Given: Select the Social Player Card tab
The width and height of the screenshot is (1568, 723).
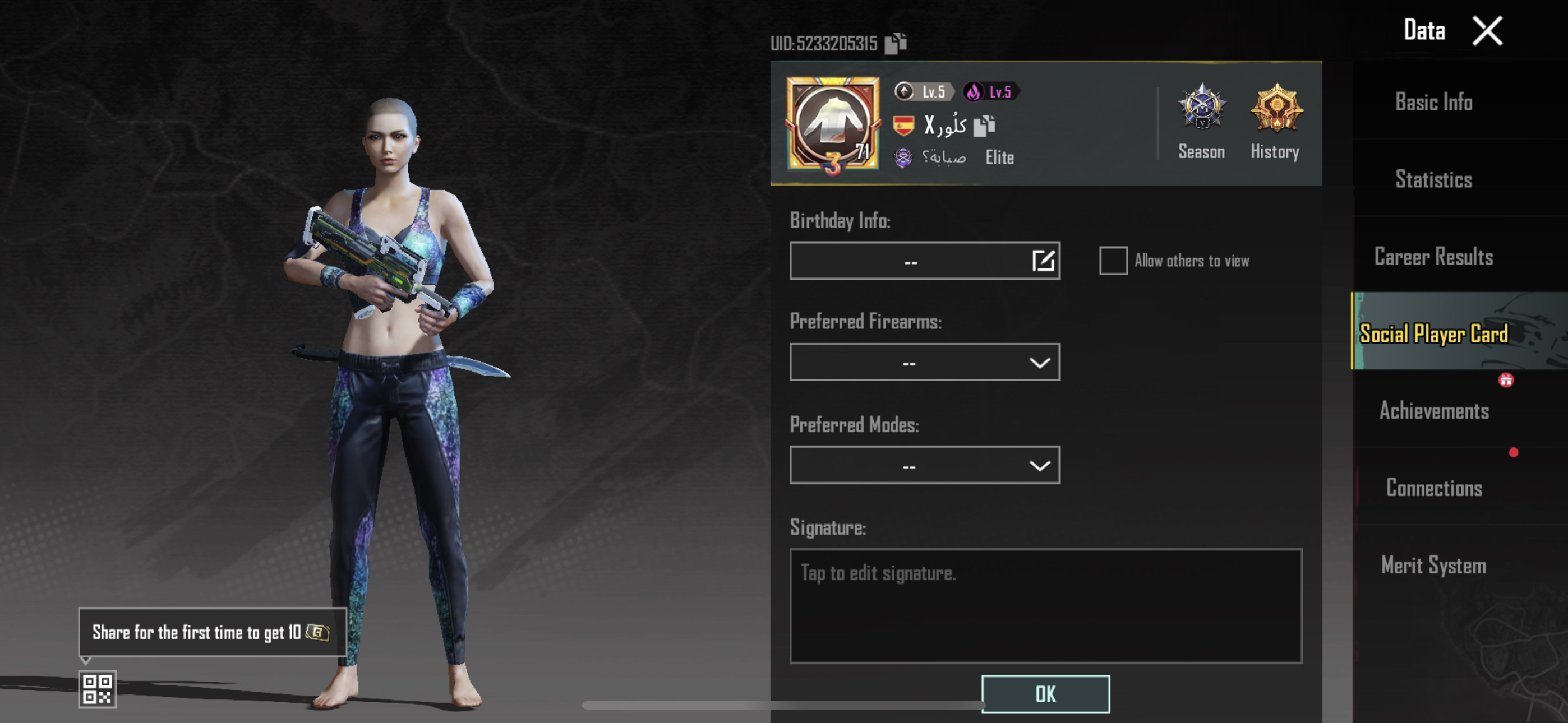Looking at the screenshot, I should pyautogui.click(x=1433, y=333).
